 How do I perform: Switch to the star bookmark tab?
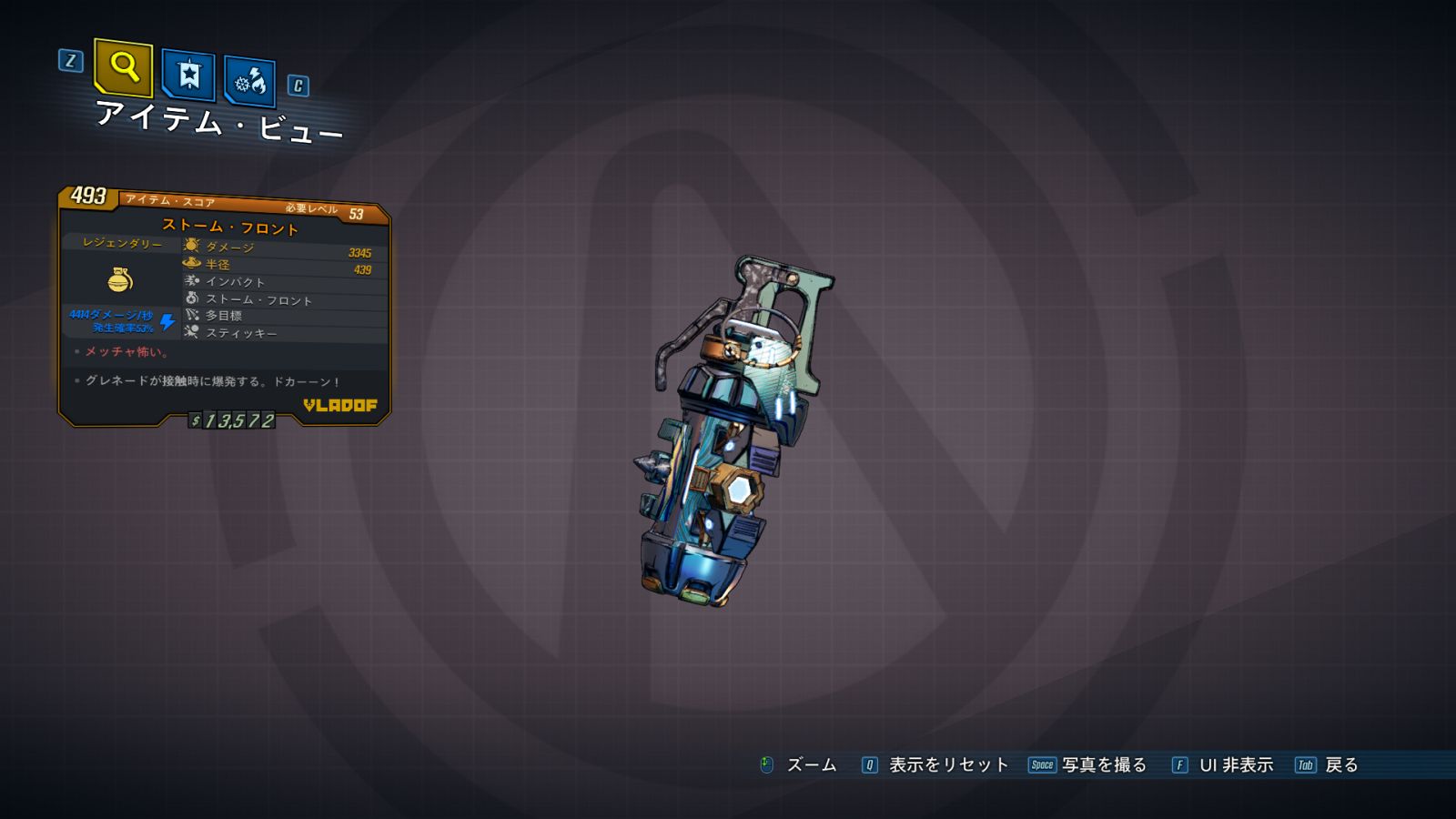click(188, 75)
